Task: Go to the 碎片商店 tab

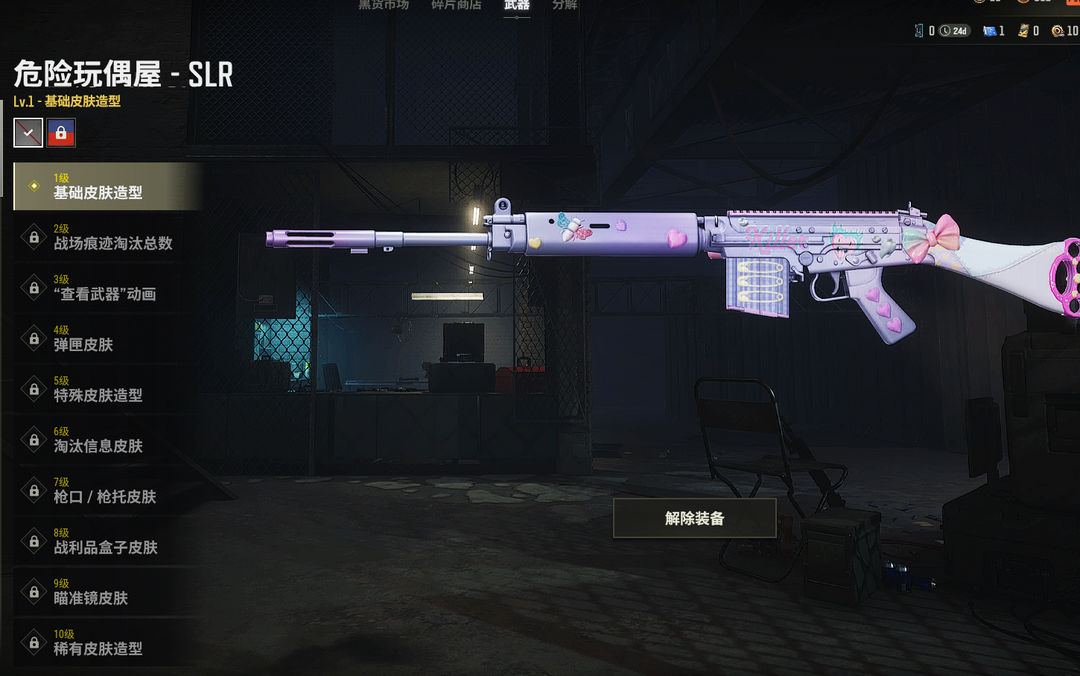Action: [x=456, y=5]
